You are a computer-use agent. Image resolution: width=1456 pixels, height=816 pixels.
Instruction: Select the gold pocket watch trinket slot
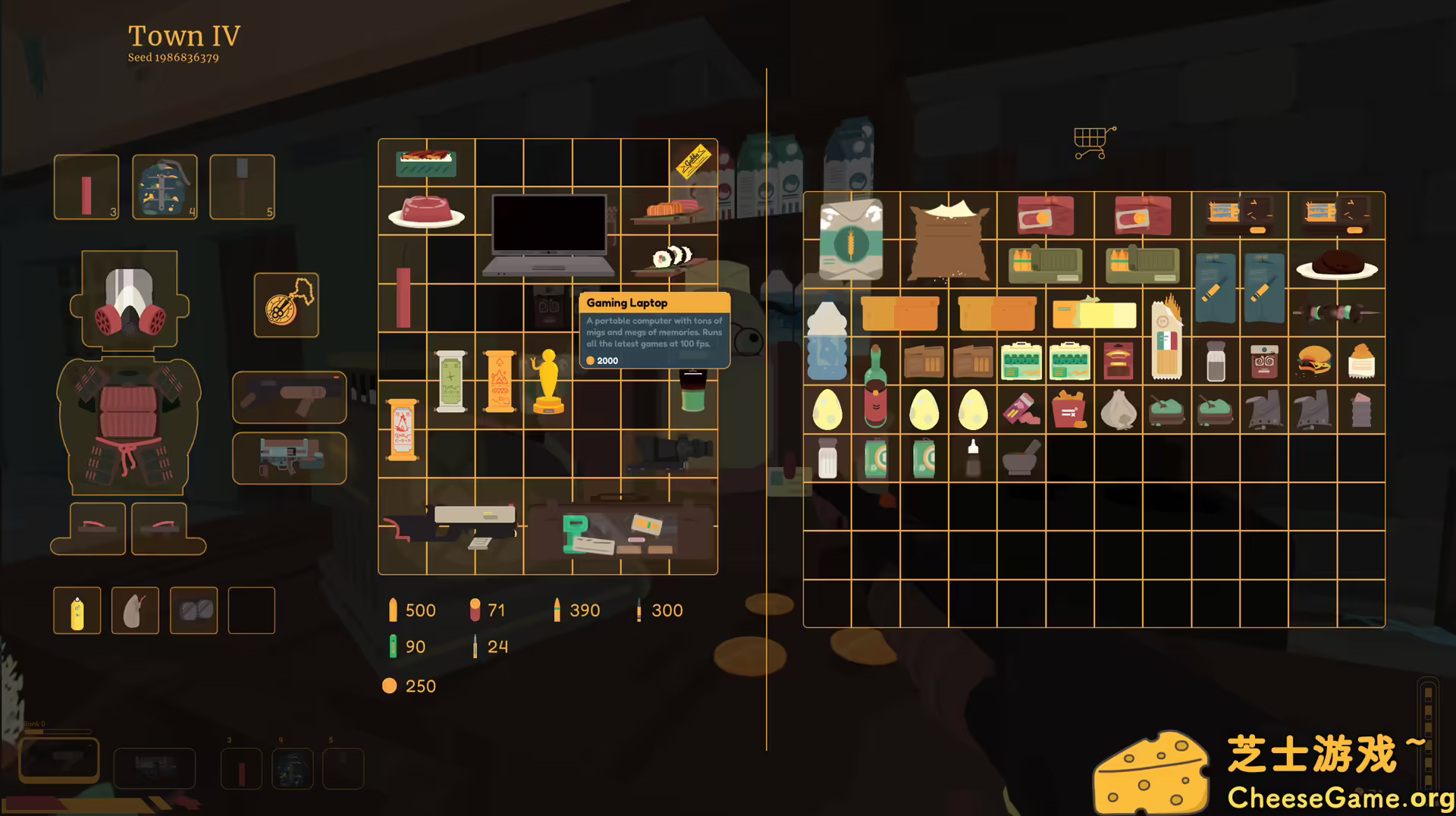pos(287,305)
